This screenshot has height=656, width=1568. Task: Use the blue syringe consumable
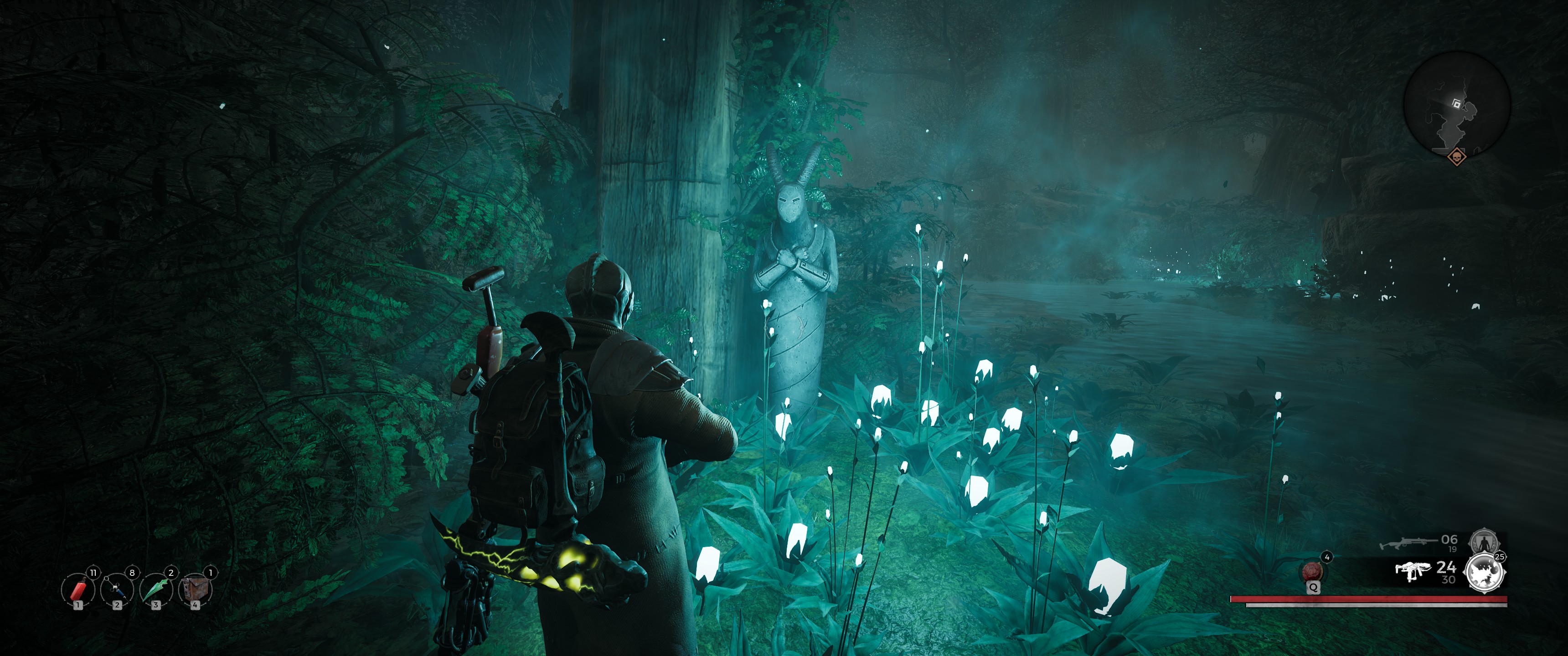click(x=117, y=589)
